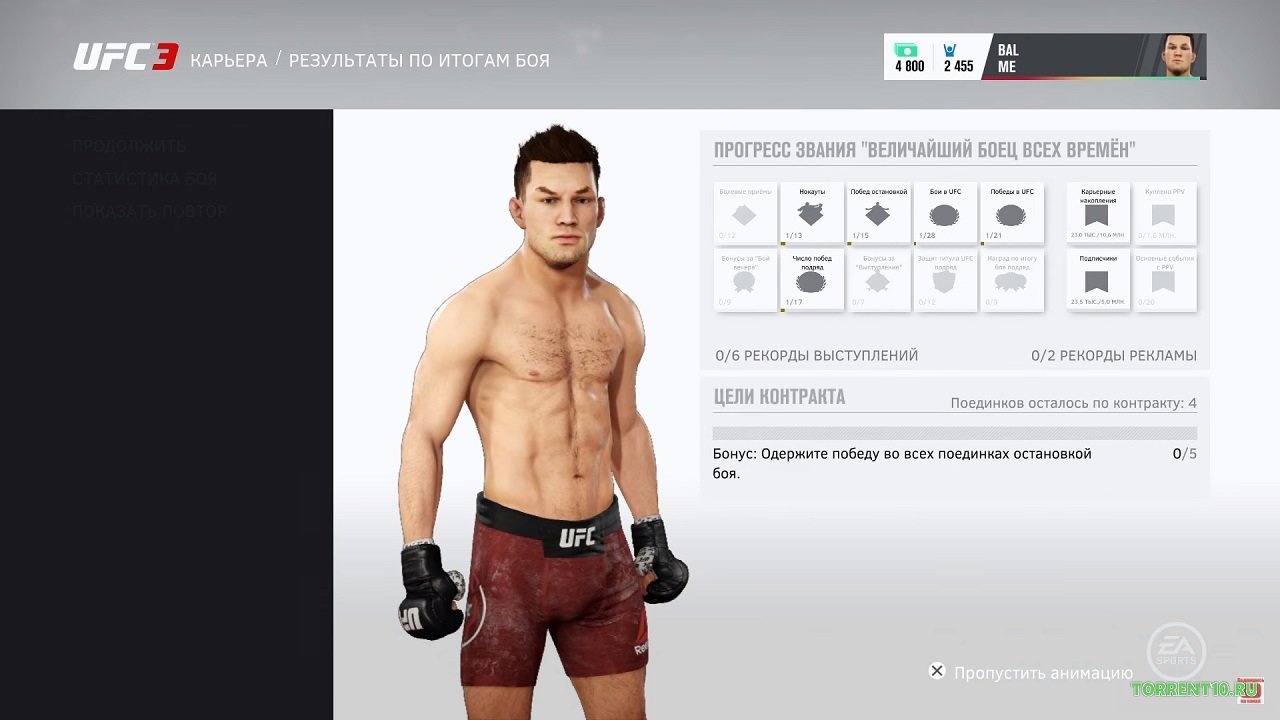The height and width of the screenshot is (720, 1280).
Task: Select the Болевые приёмы tile
Action: tap(745, 214)
